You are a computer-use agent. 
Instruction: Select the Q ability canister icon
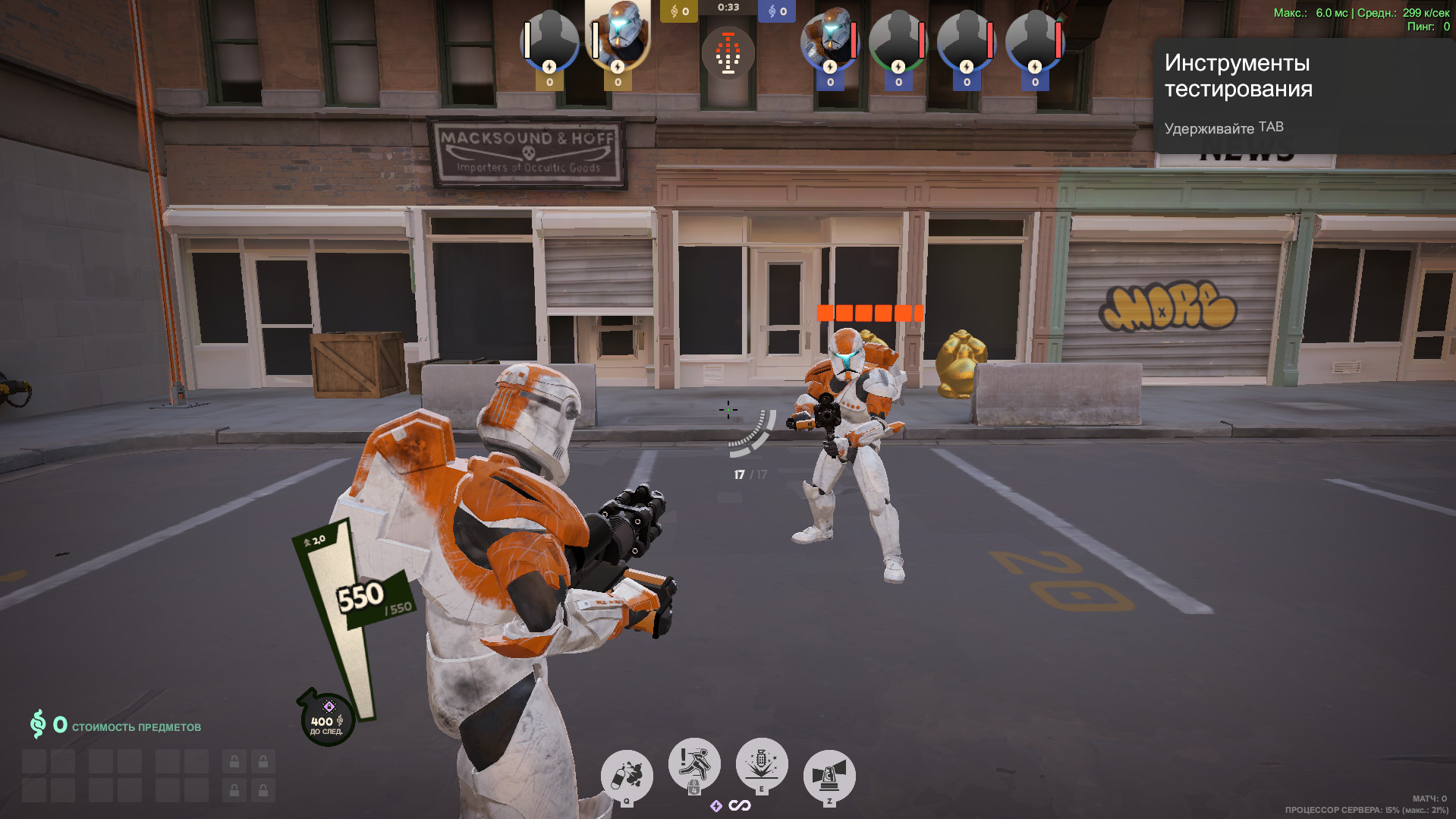click(x=627, y=773)
